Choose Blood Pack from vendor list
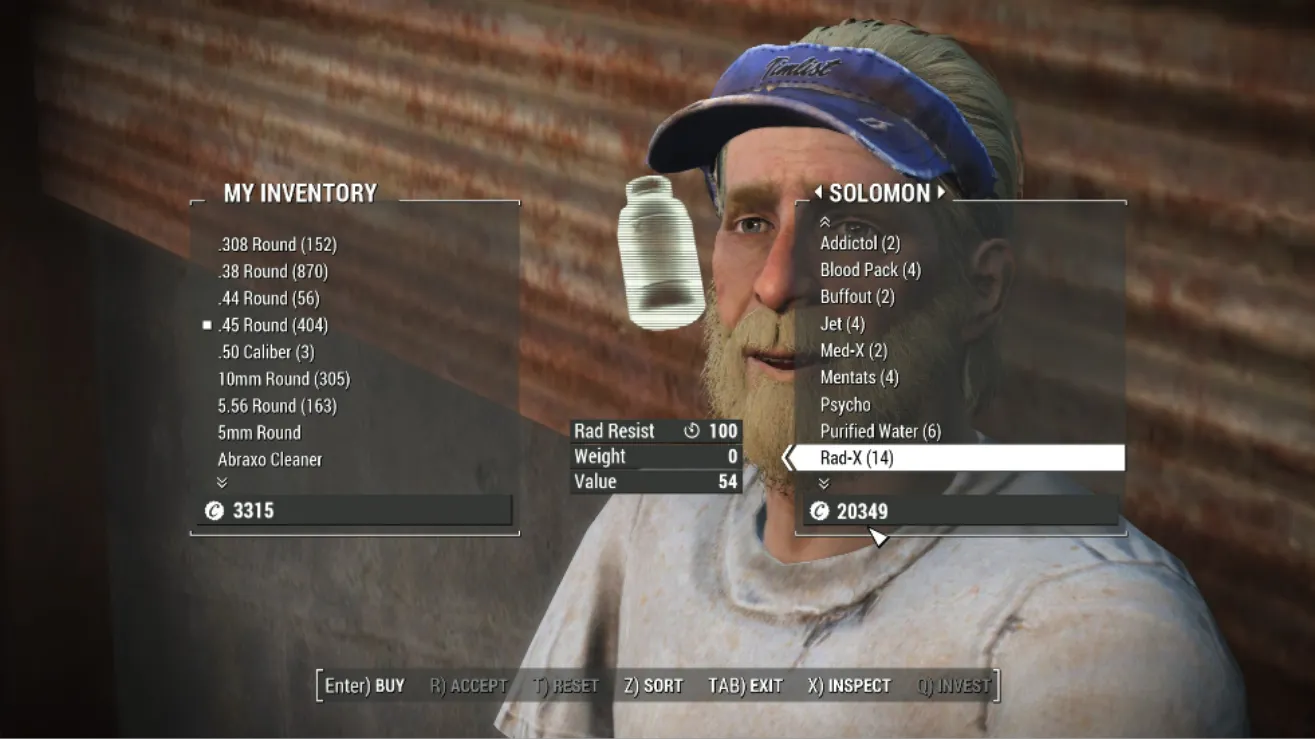1315x740 pixels. click(x=870, y=270)
